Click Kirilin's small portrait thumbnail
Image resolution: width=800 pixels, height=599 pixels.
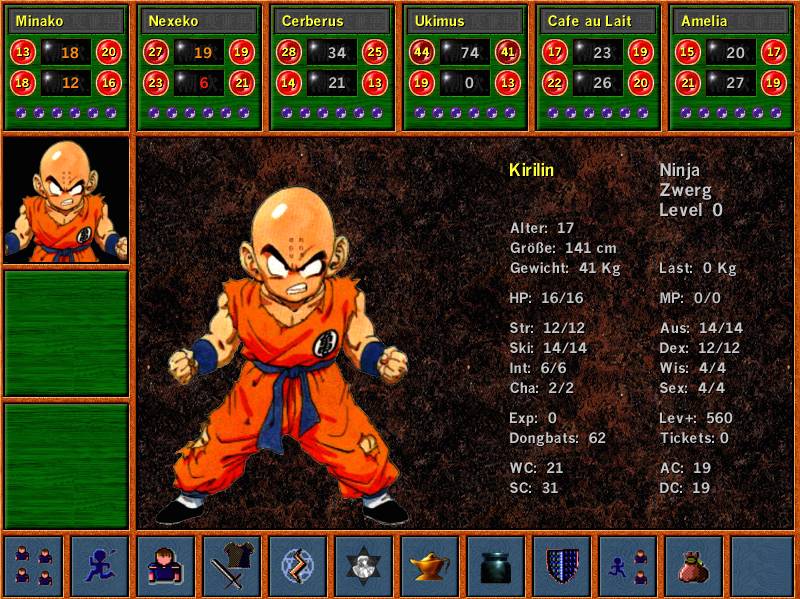point(66,201)
